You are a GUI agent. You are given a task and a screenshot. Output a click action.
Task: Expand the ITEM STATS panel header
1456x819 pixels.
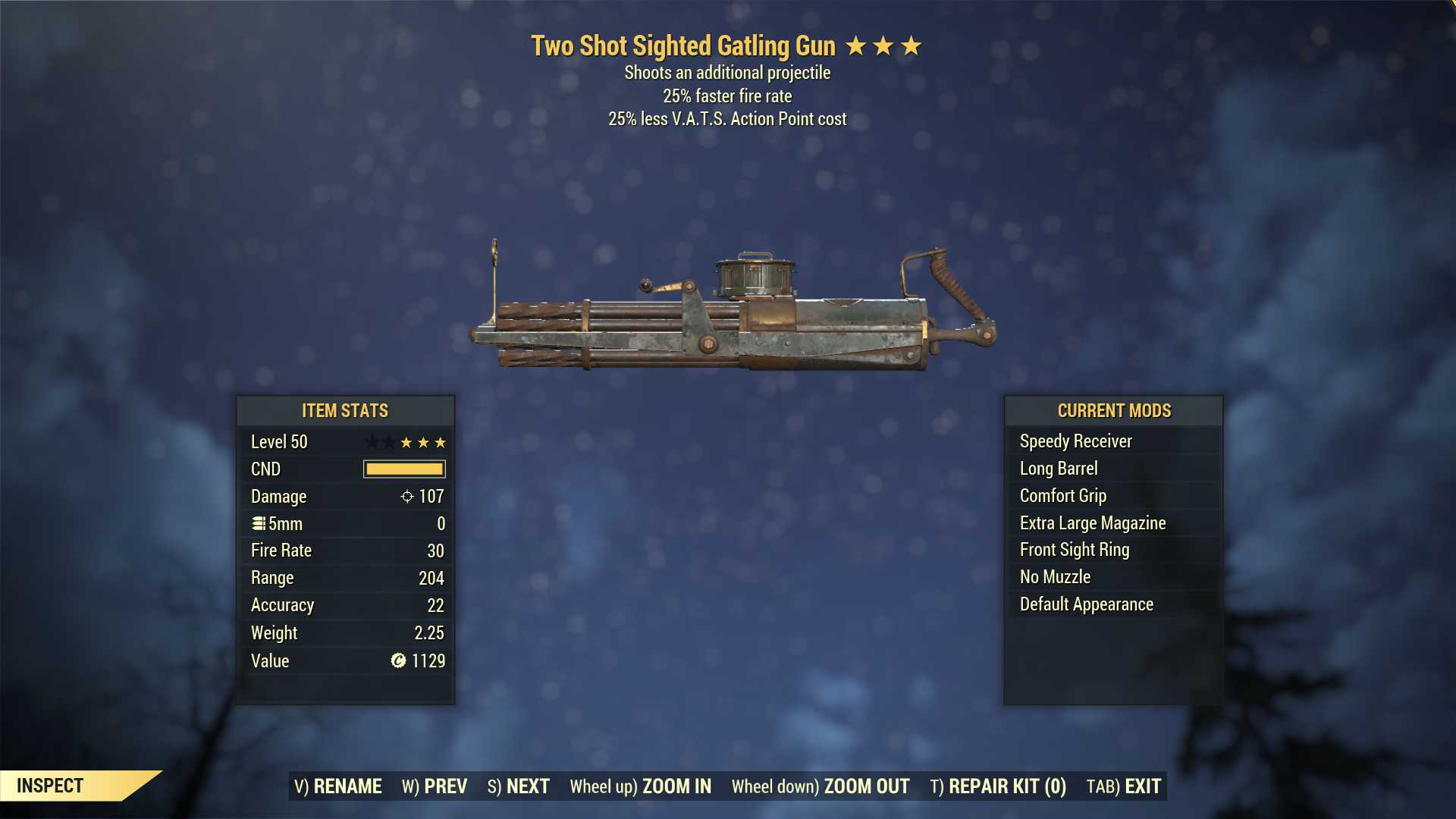point(345,410)
